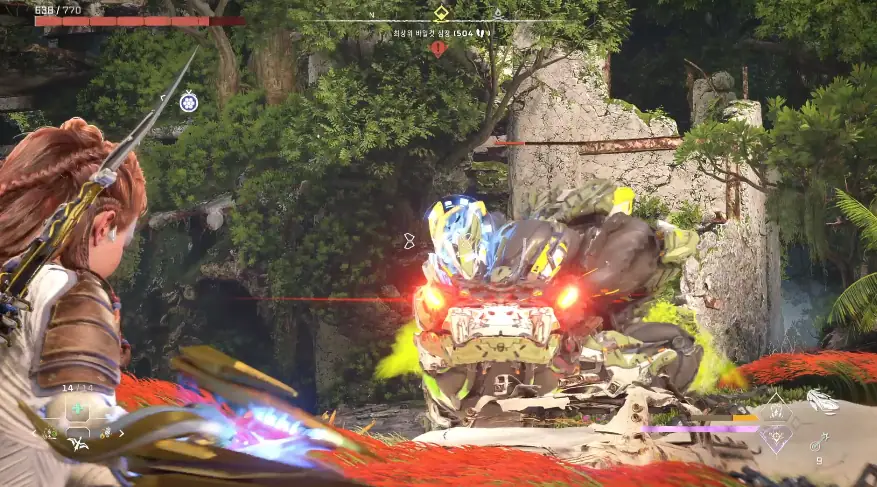Click the red exclamation enemy alert marker
The height and width of the screenshot is (487, 877).
pos(438,48)
